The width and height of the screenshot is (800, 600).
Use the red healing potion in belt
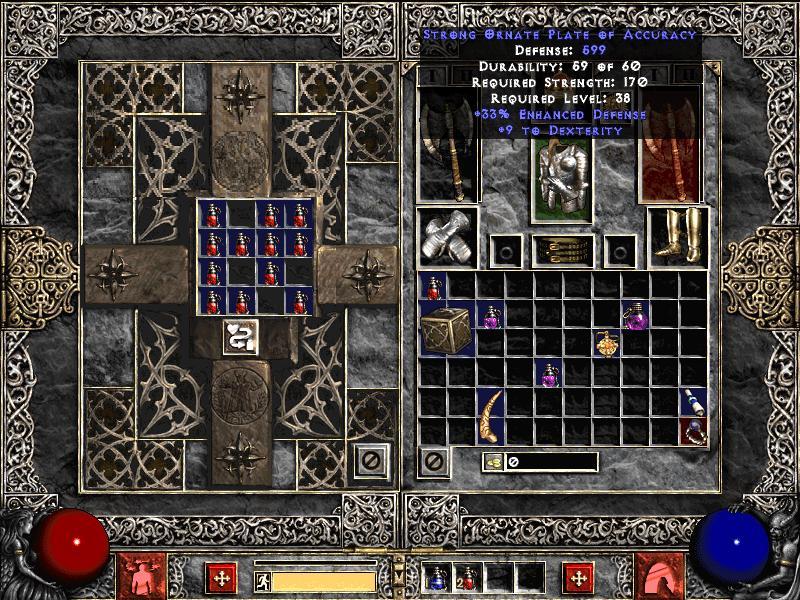click(468, 577)
